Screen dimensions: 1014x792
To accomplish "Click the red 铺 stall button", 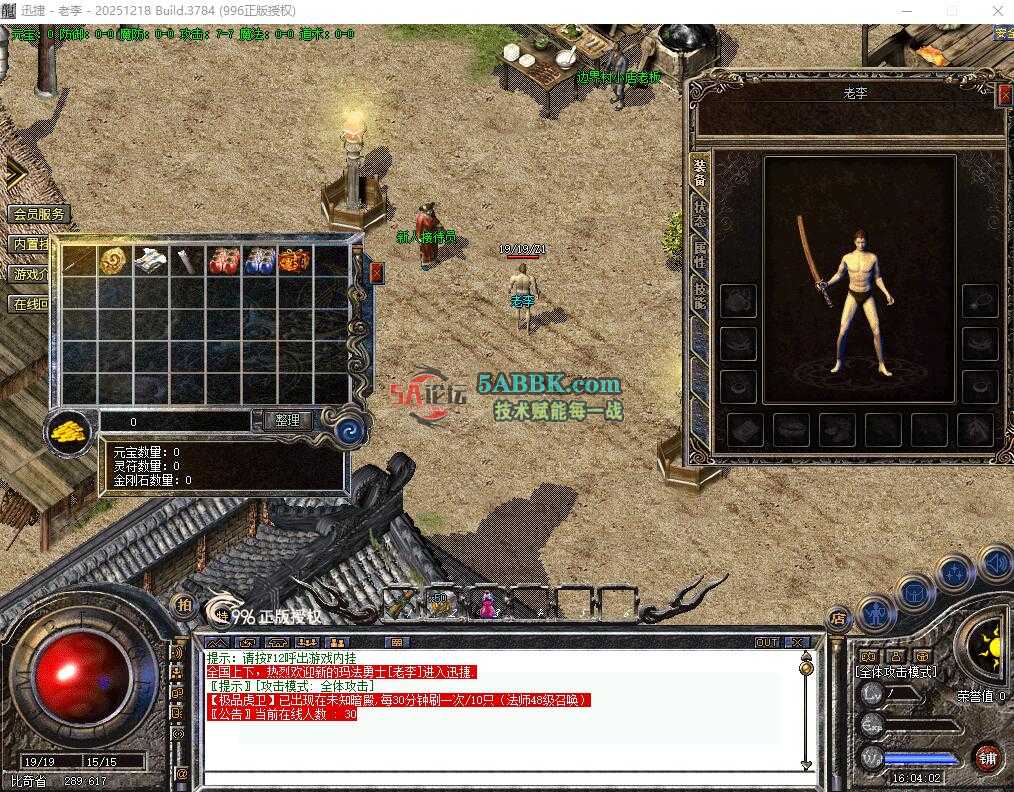I will [x=987, y=758].
